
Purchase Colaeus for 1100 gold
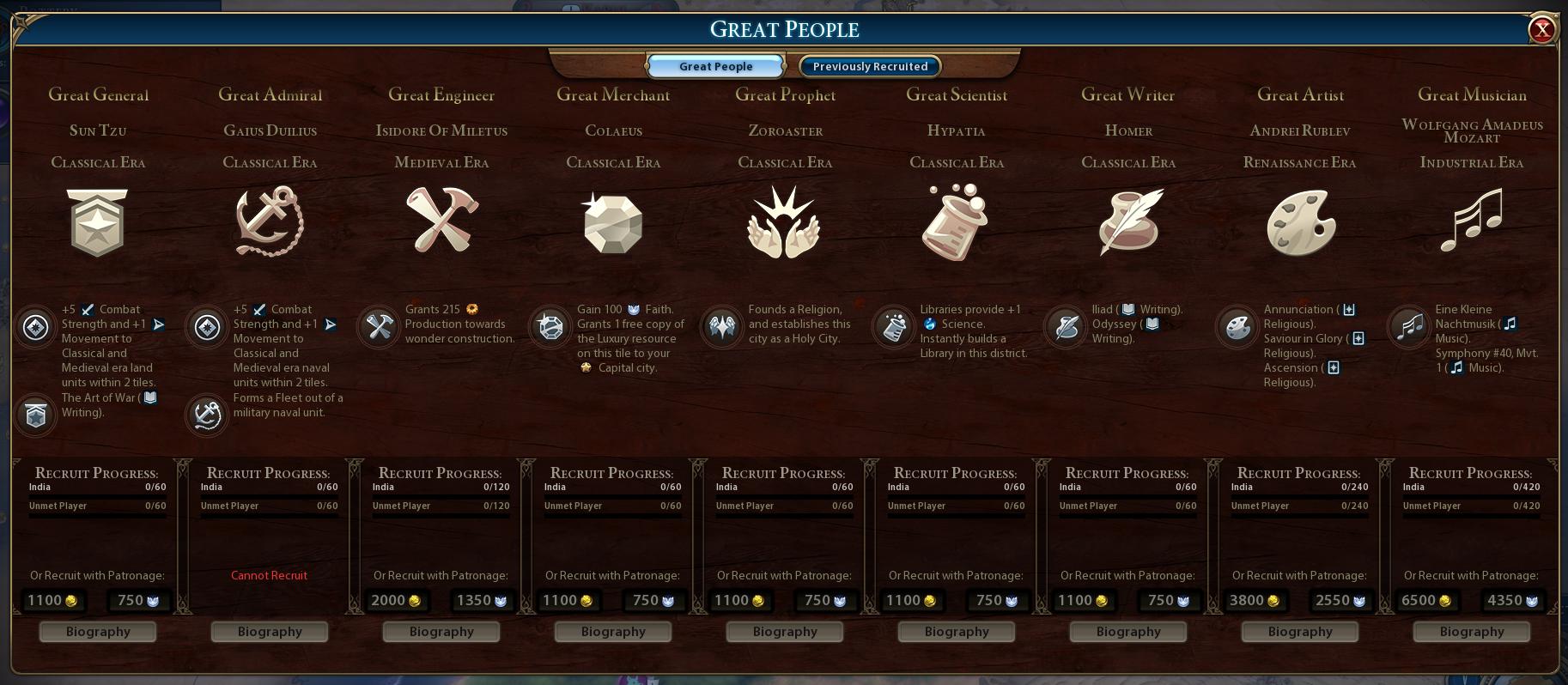coord(568,601)
